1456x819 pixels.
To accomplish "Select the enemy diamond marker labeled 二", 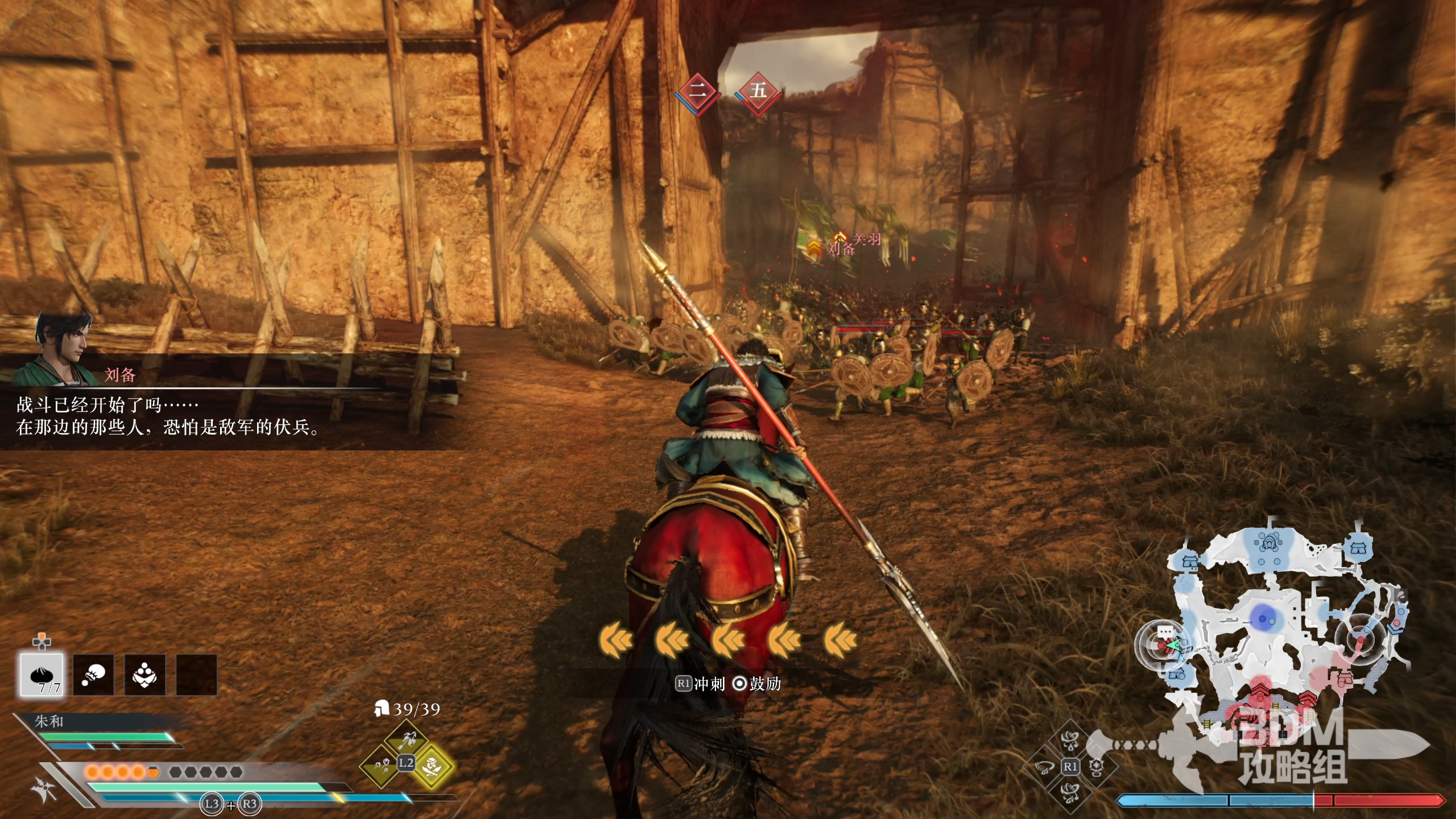I will pyautogui.click(x=698, y=91).
